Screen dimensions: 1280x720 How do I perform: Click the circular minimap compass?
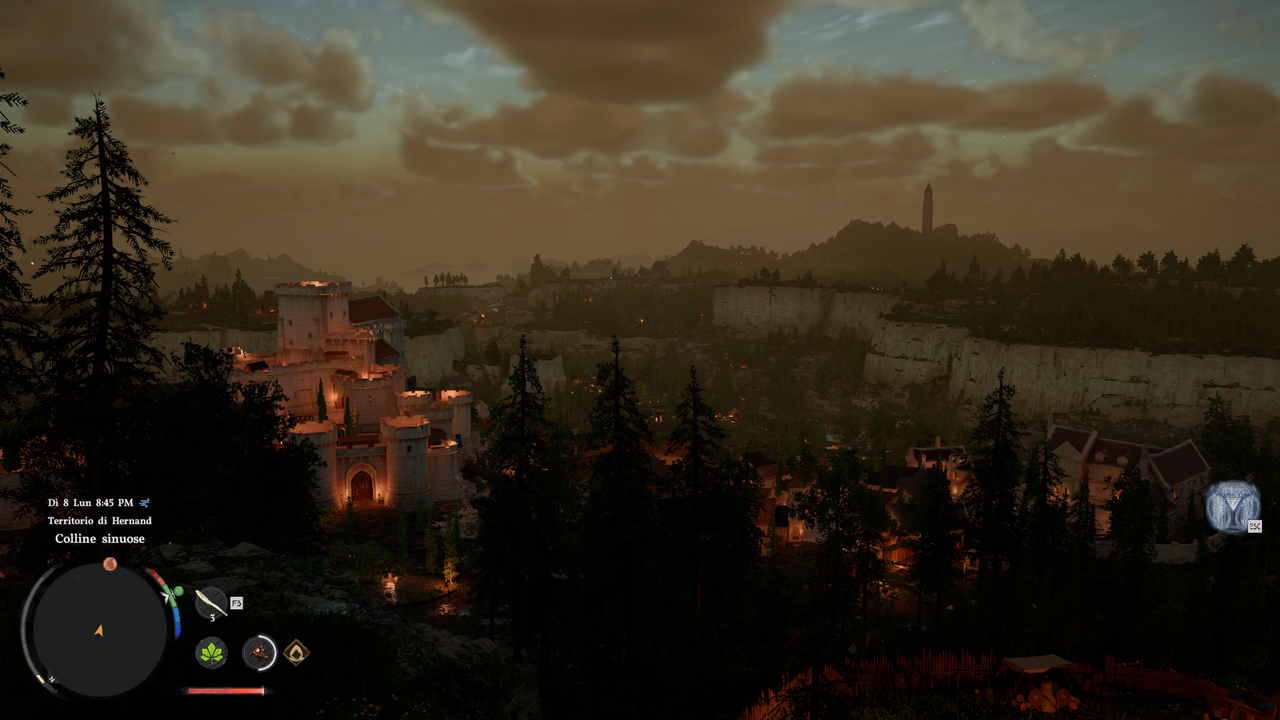(99, 630)
